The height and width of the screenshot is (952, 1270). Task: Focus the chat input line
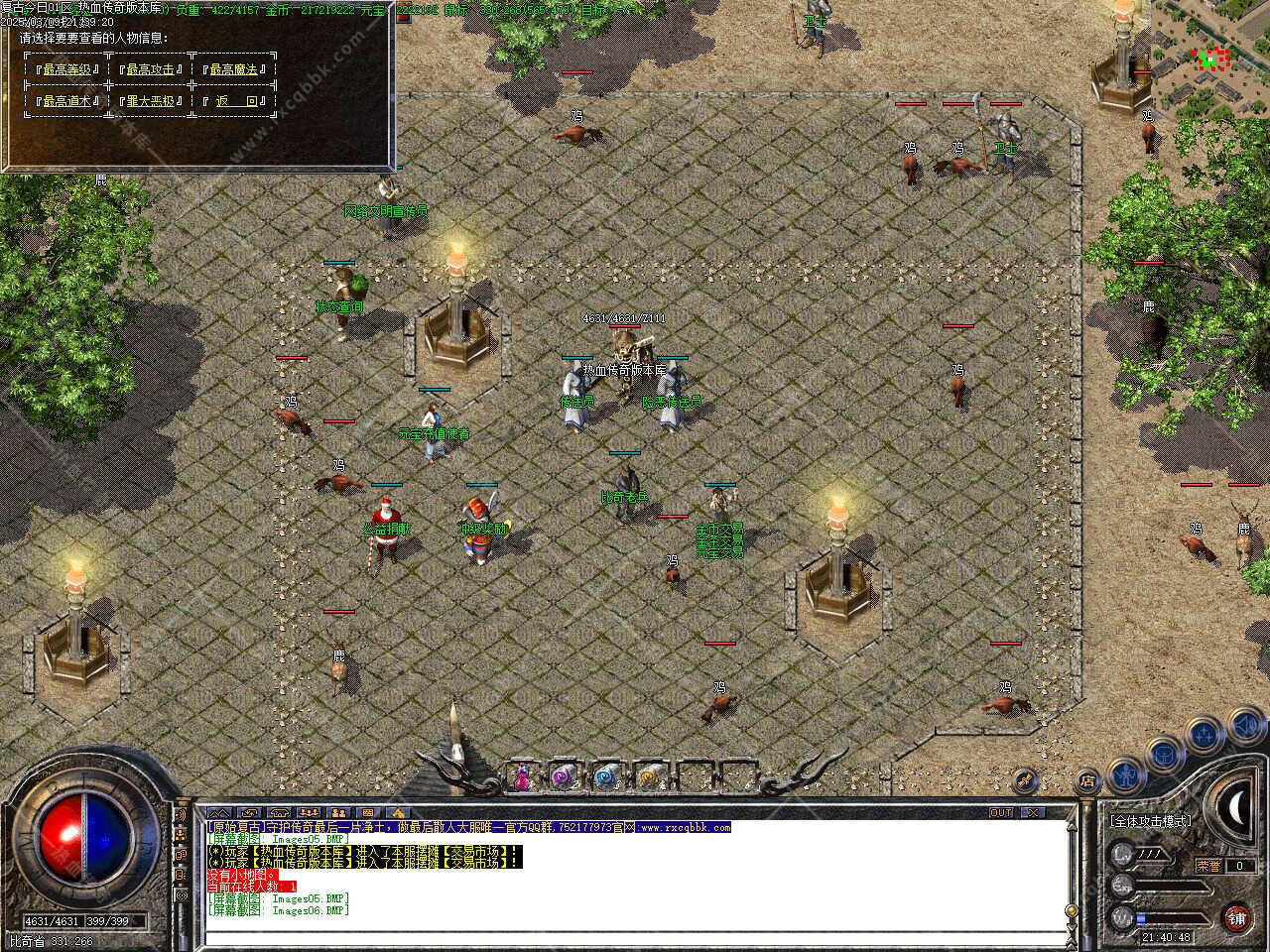(x=635, y=937)
